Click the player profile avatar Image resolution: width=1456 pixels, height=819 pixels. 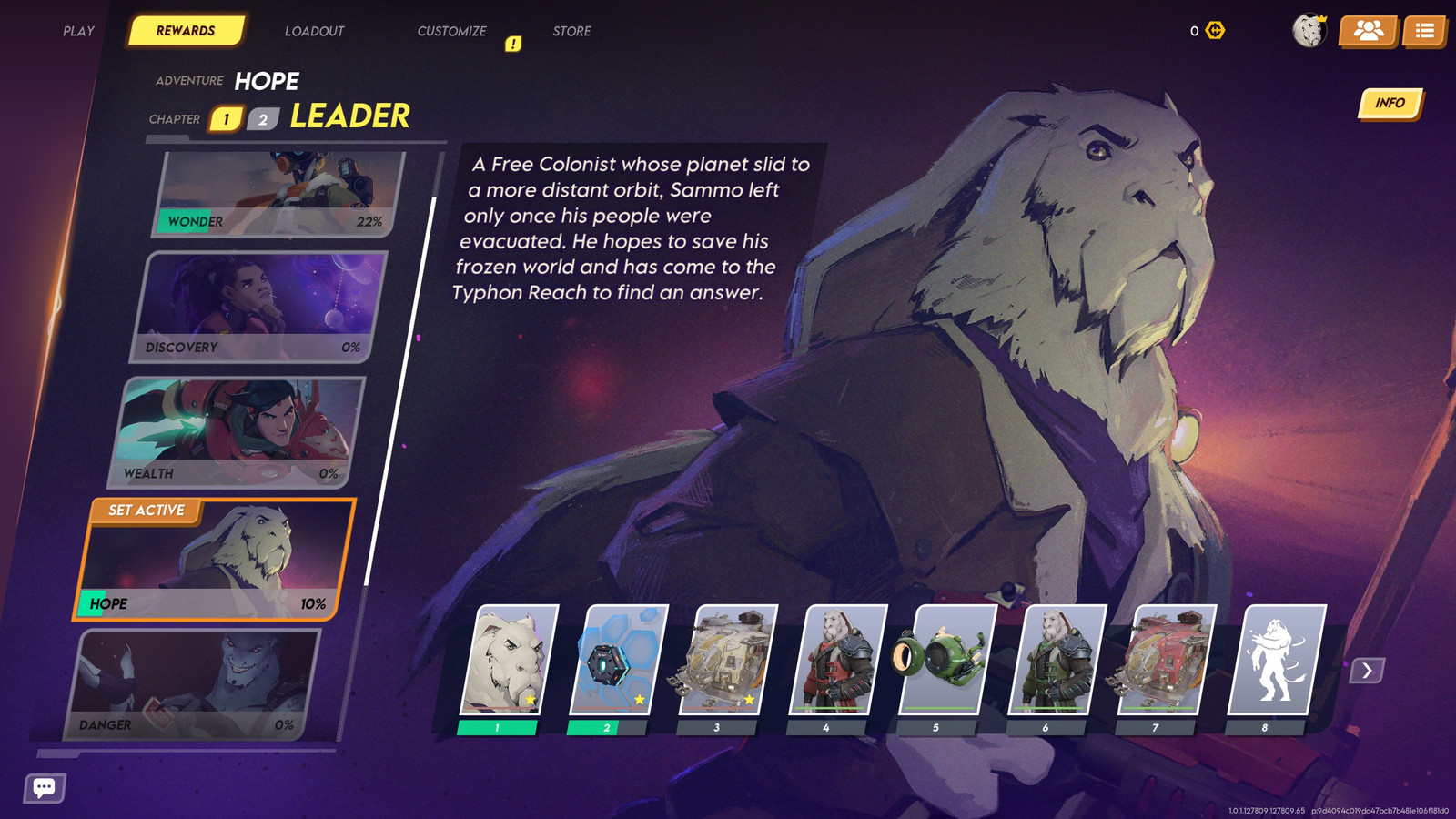point(1309,31)
